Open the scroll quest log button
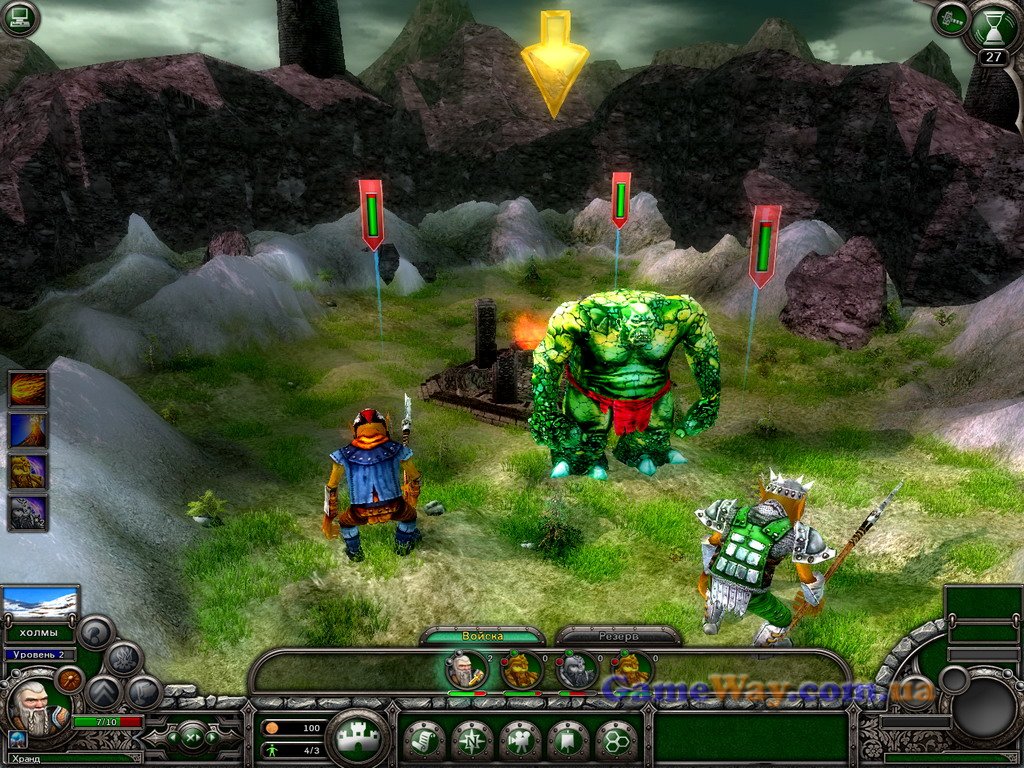Viewport: 1024px width, 768px height. [423, 741]
